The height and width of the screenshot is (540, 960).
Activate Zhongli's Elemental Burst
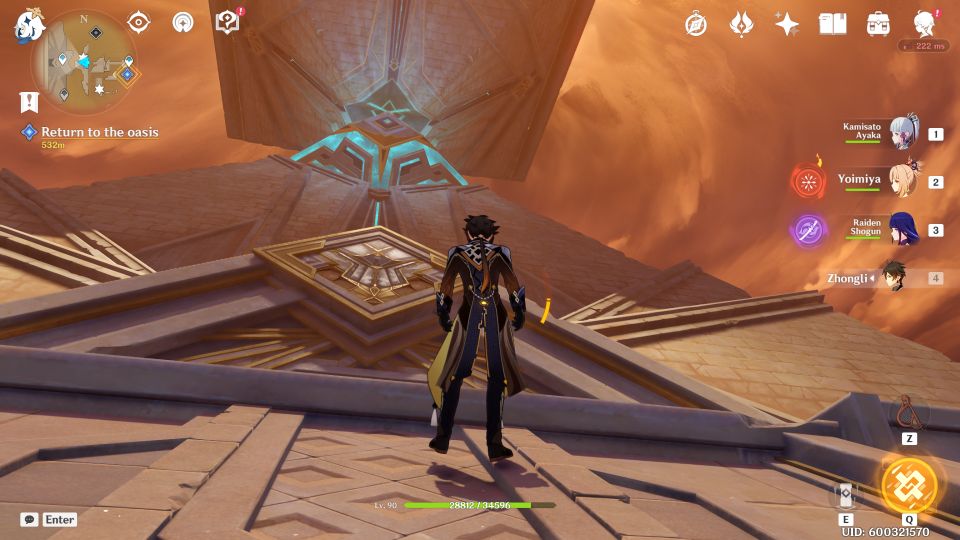[909, 485]
